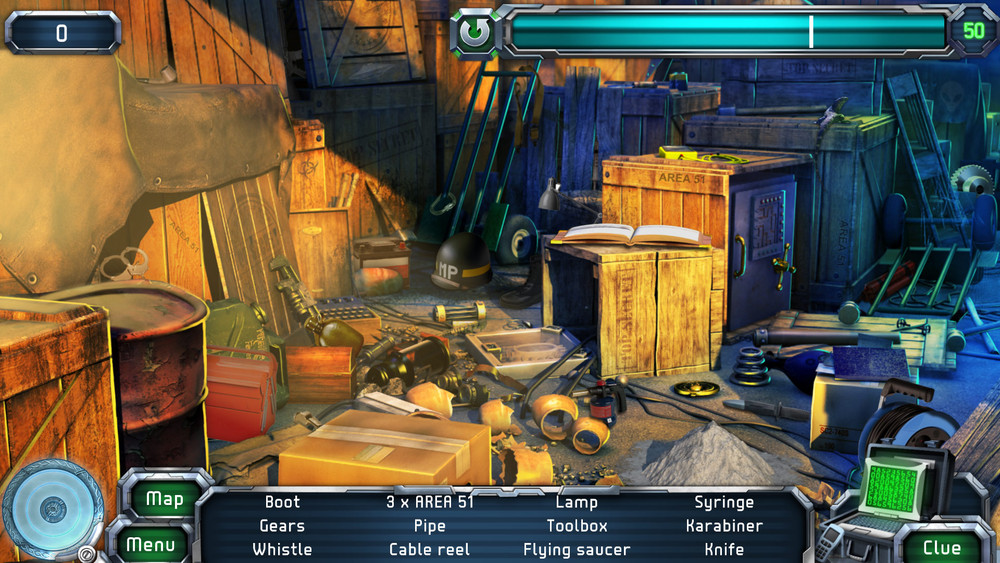Activate the round blue radar dial

[x=52, y=511]
